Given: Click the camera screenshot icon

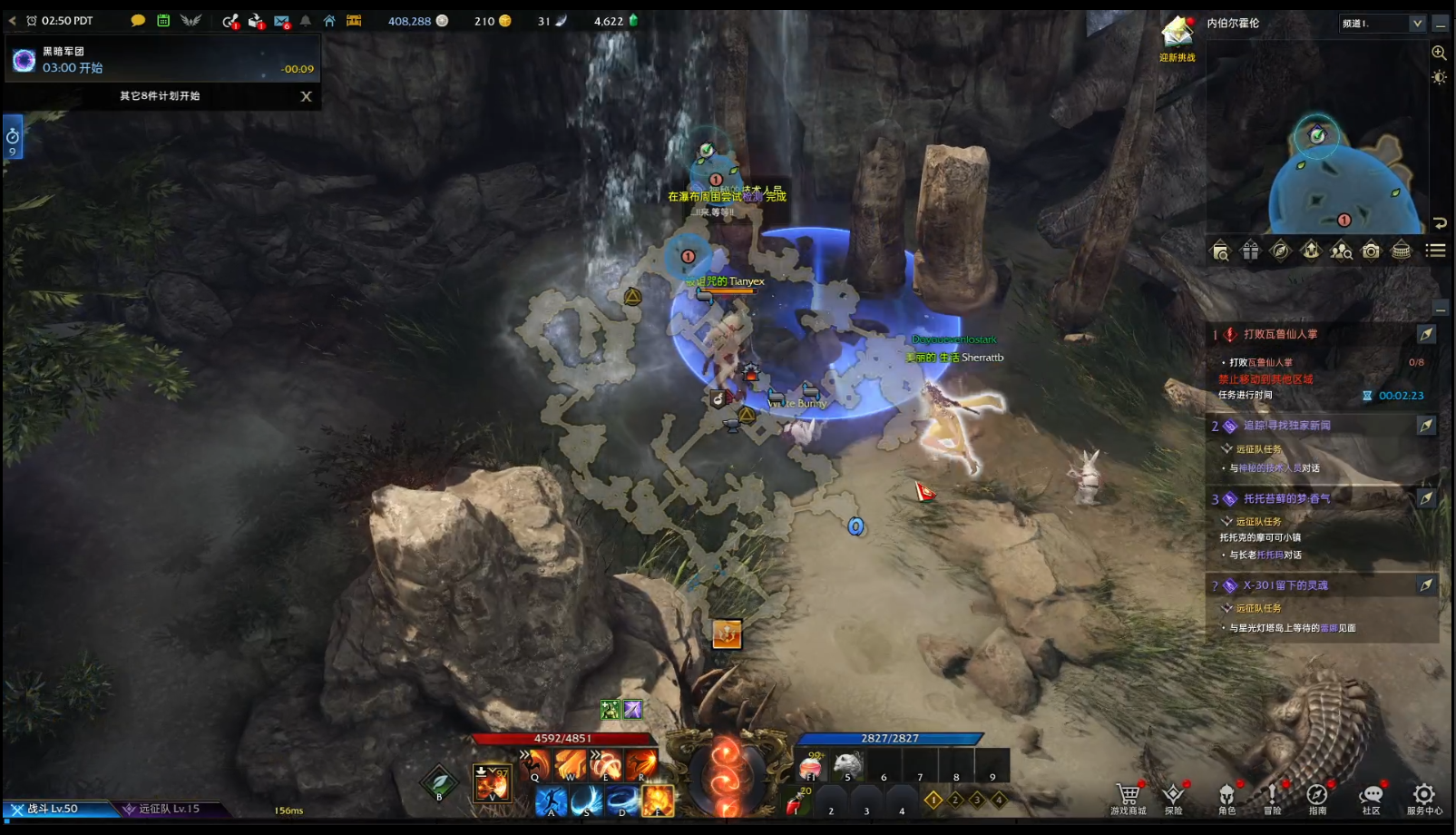Looking at the screenshot, I should point(1371,250).
